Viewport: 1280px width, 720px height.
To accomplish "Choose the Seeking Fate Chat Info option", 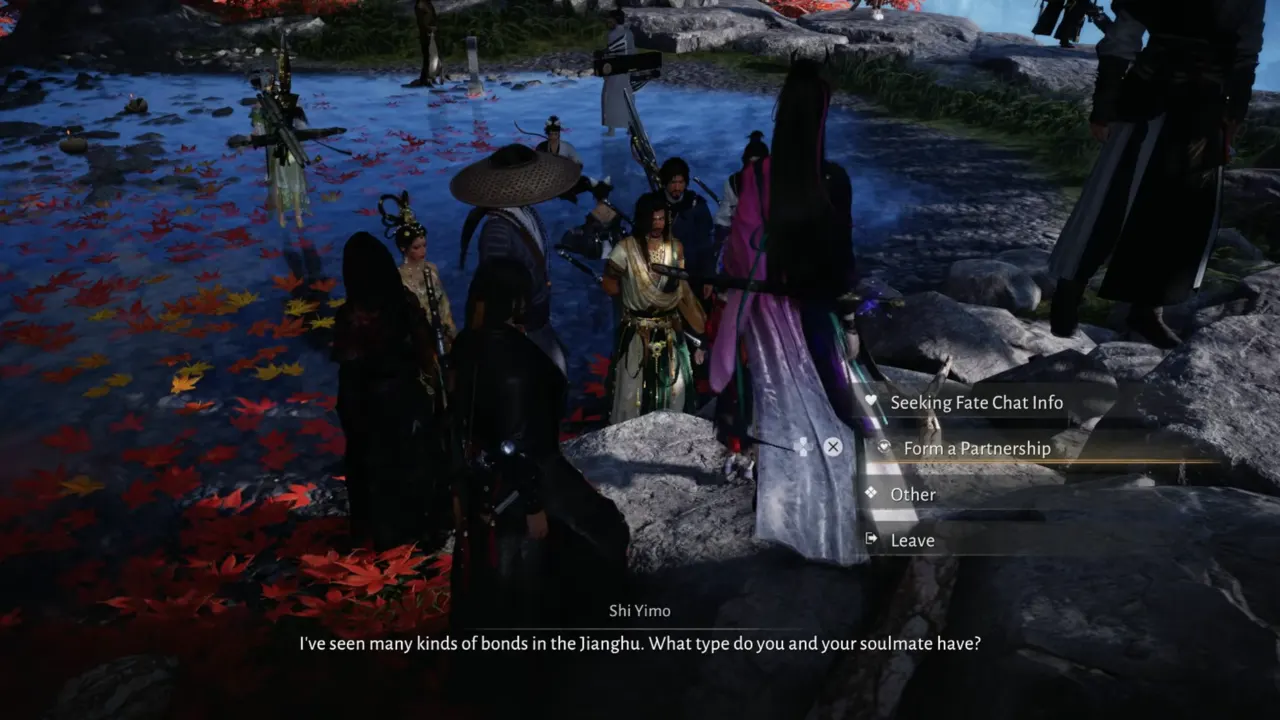I will tap(977, 402).
